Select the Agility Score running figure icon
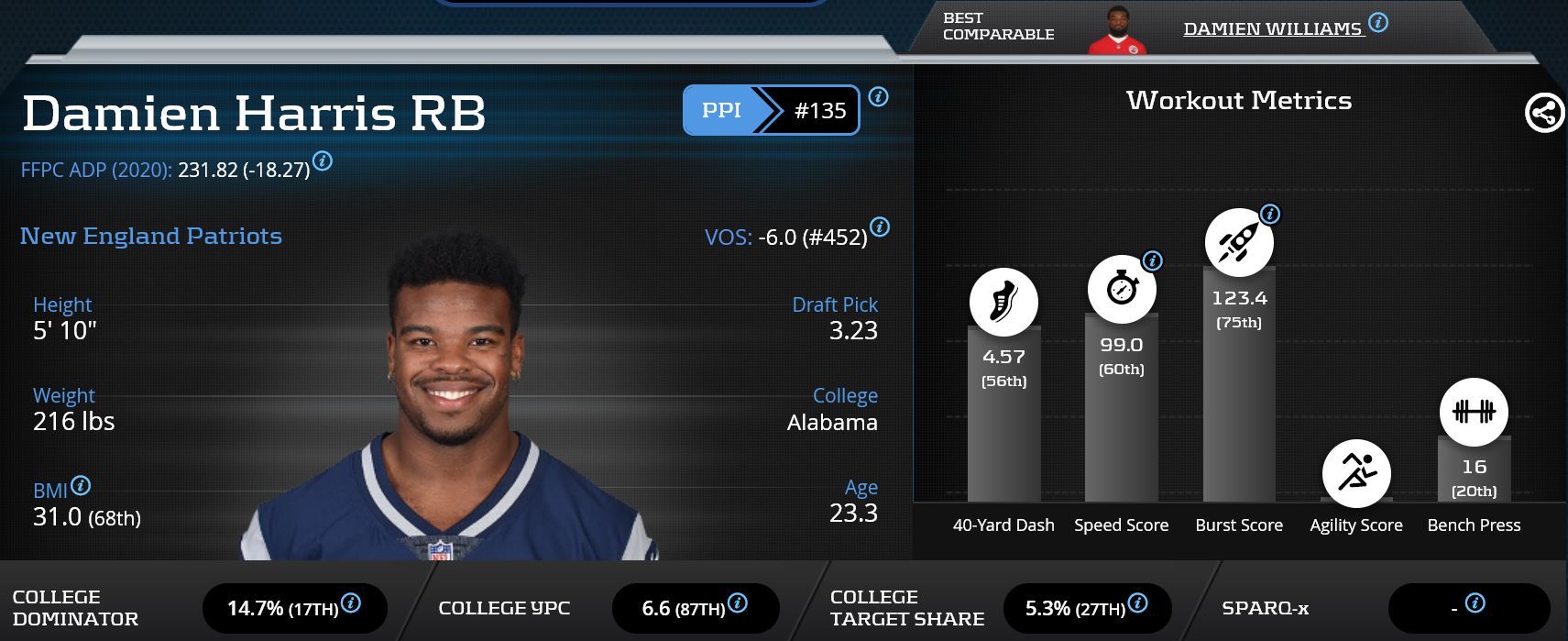 (x=1356, y=473)
